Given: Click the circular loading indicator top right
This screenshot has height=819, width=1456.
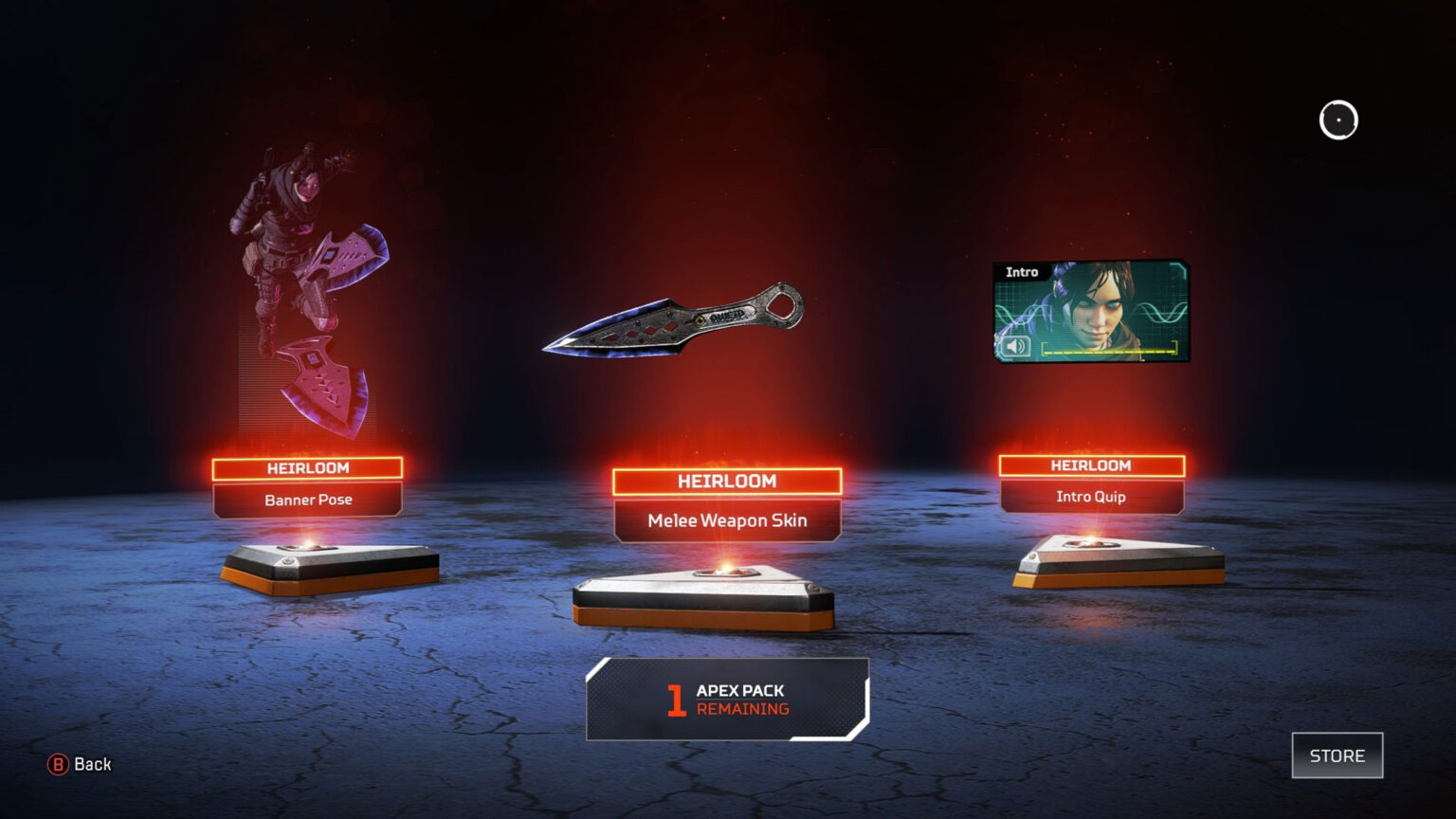Looking at the screenshot, I should (x=1338, y=119).
